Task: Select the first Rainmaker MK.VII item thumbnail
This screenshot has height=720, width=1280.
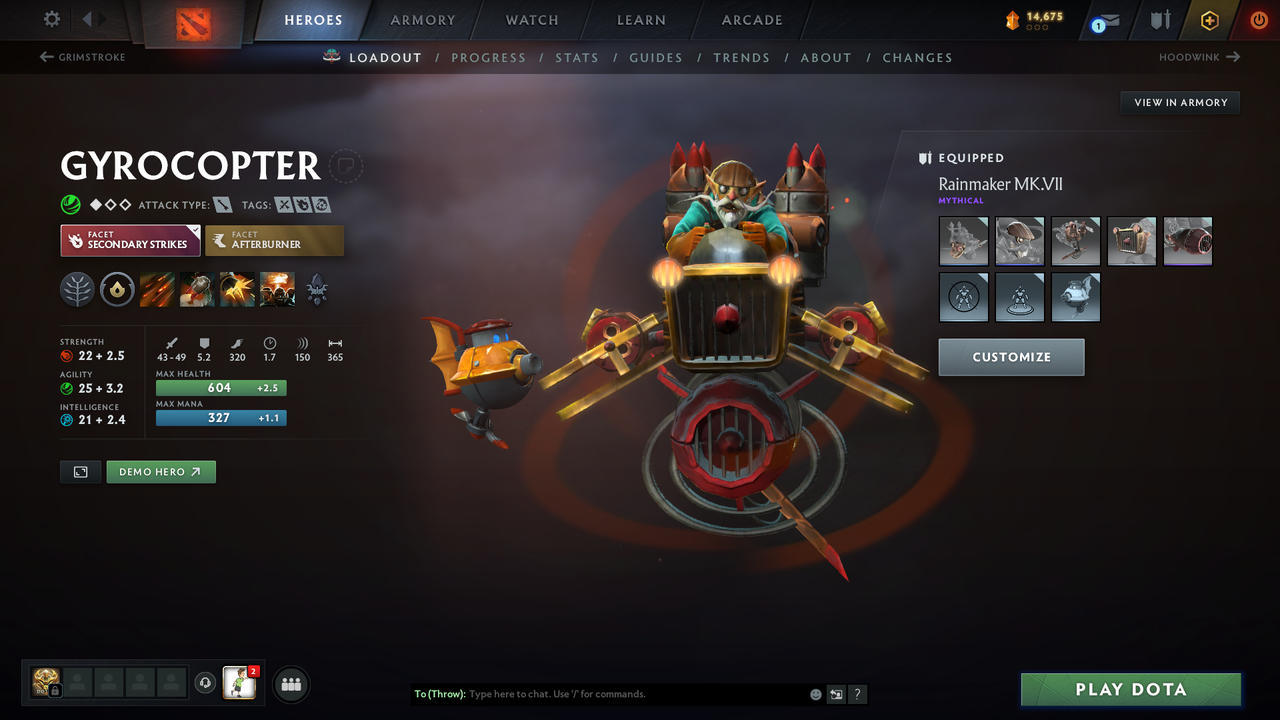Action: click(x=963, y=241)
